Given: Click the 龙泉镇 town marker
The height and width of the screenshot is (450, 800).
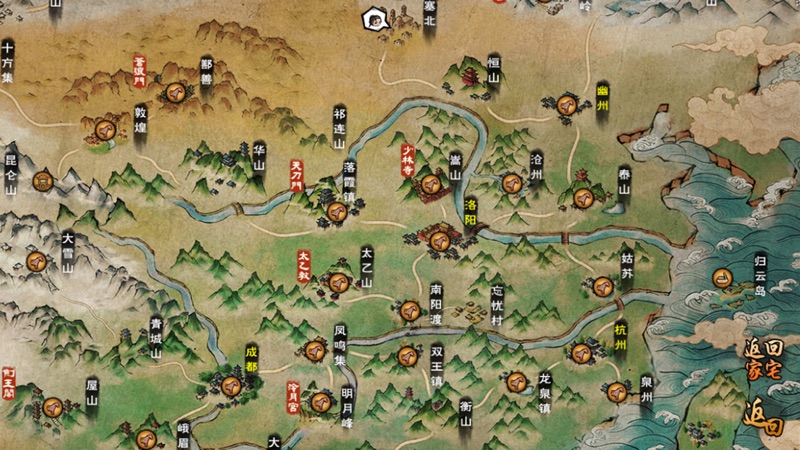Looking at the screenshot, I should (x=516, y=381).
